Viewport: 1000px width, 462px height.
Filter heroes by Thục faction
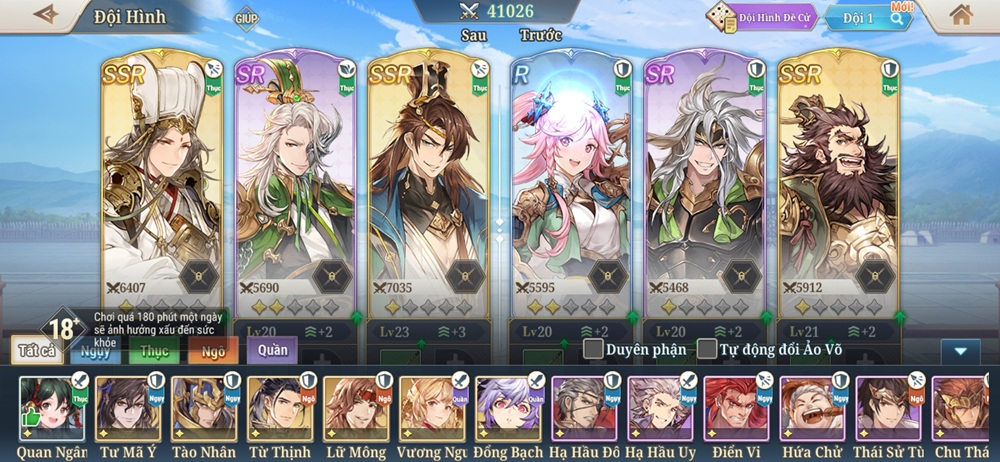154,350
